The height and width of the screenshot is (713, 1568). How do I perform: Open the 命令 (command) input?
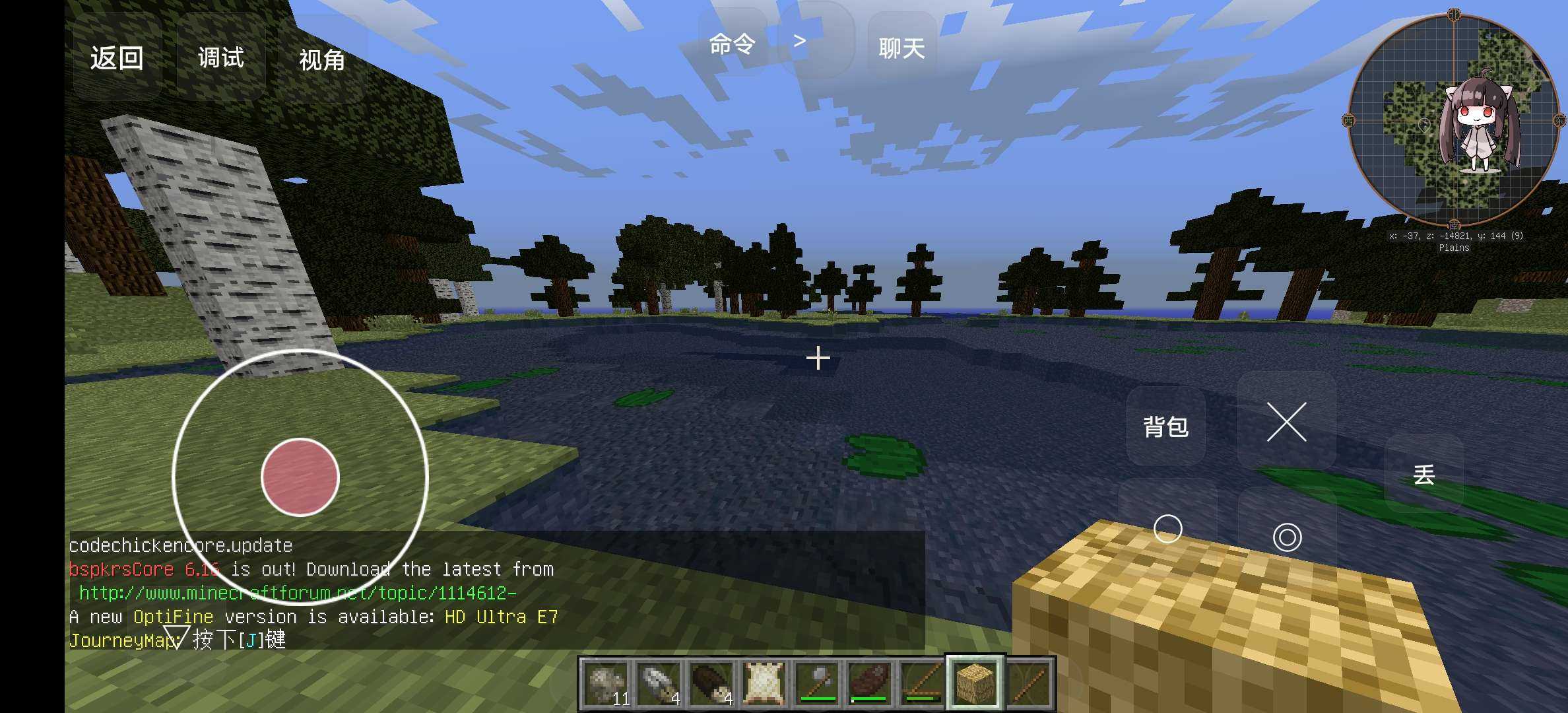point(733,44)
